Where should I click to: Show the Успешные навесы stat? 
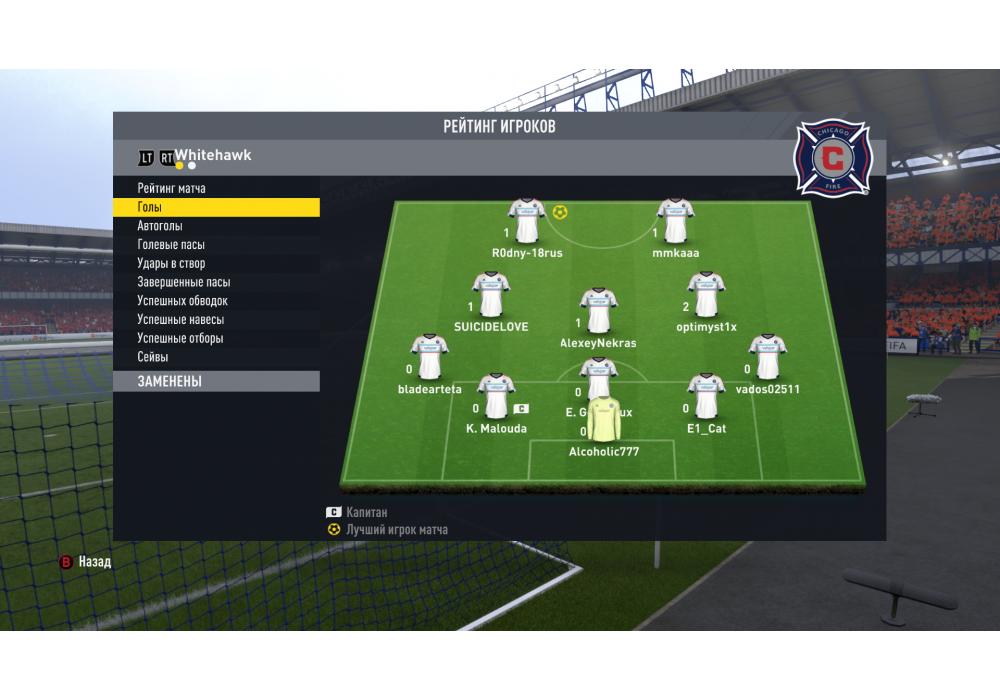181,320
